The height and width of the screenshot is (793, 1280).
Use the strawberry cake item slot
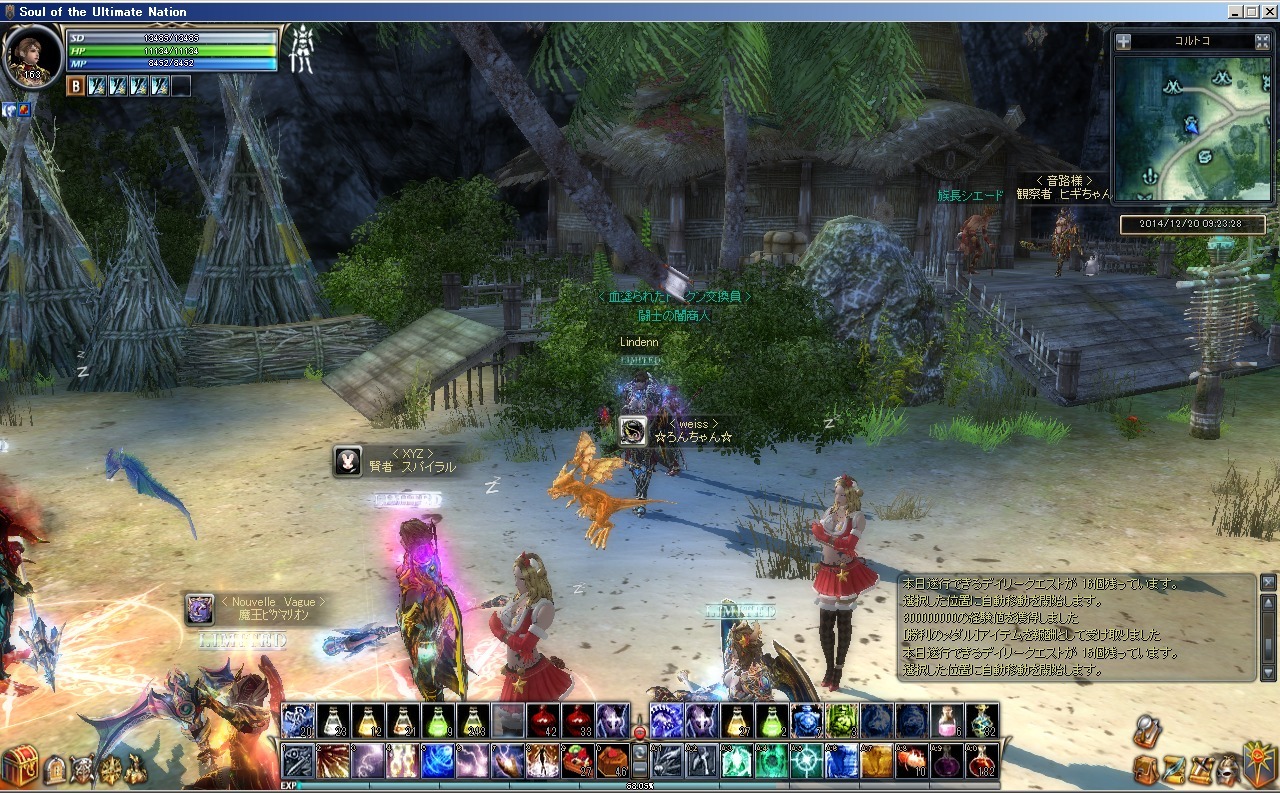(578, 761)
